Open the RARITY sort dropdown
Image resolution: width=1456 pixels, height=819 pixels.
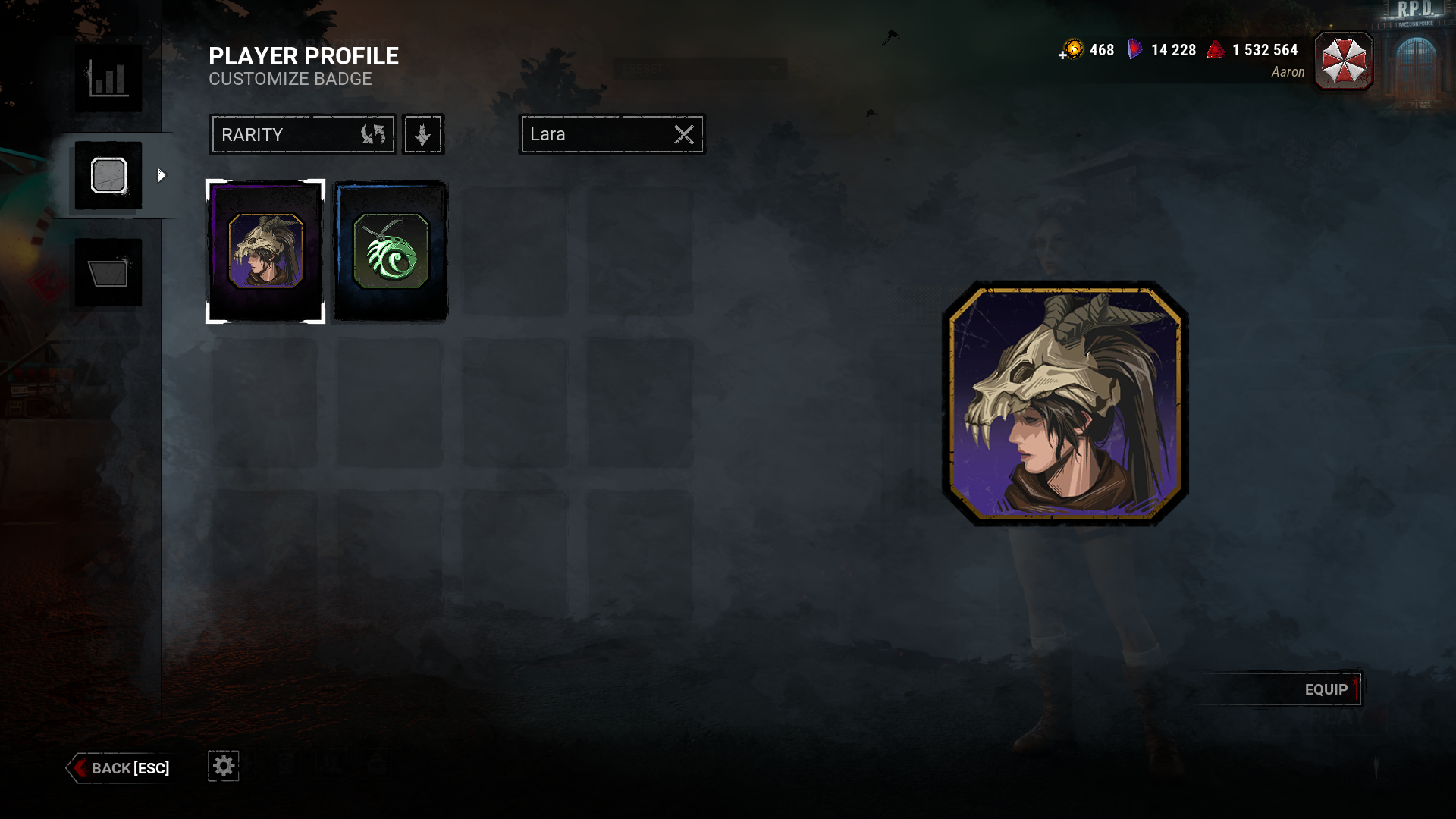(x=296, y=134)
